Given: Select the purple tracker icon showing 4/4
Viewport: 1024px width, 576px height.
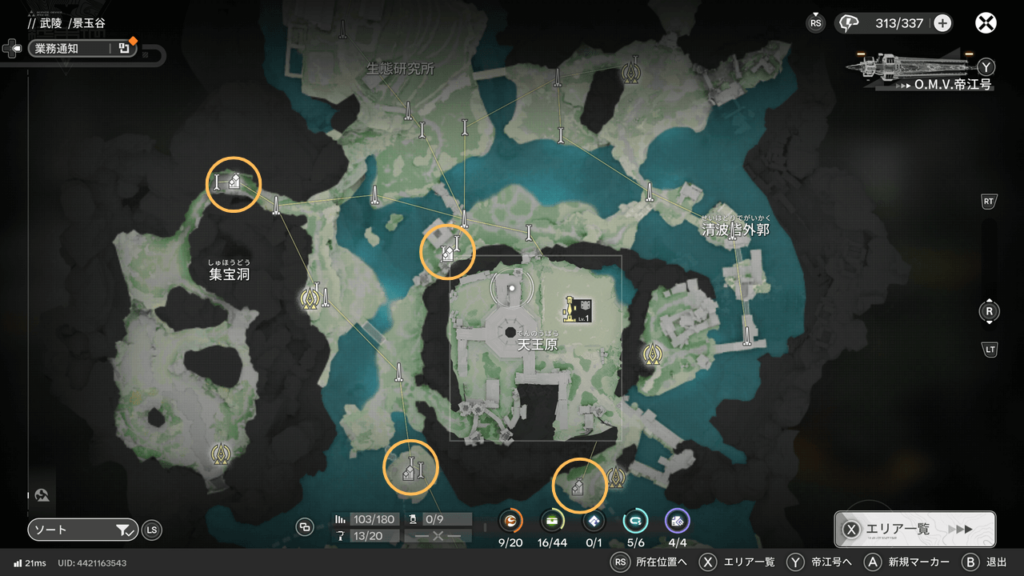Looking at the screenshot, I should coord(677,520).
